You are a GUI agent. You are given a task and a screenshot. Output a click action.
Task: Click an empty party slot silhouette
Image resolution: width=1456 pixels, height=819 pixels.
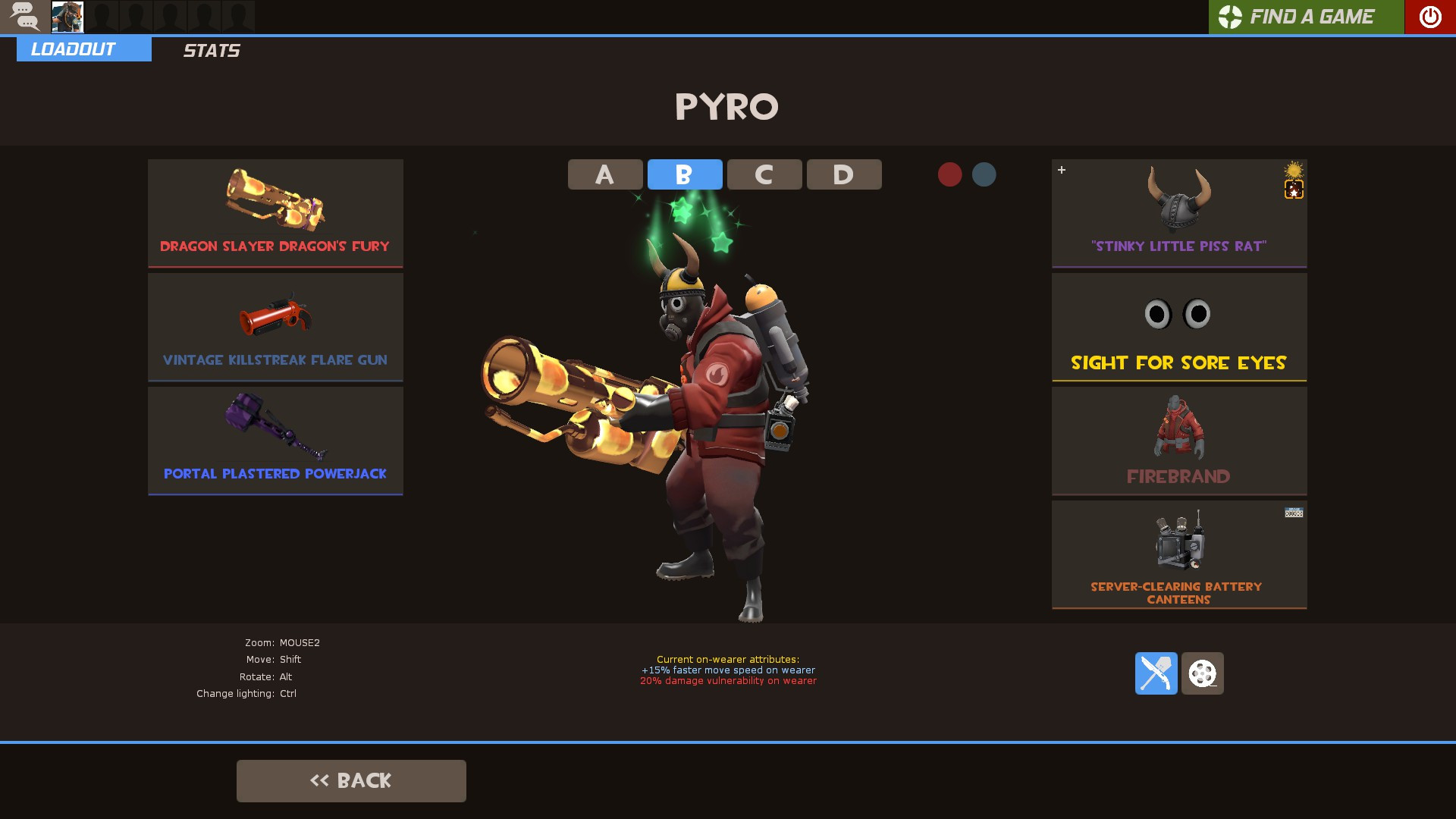(102, 16)
